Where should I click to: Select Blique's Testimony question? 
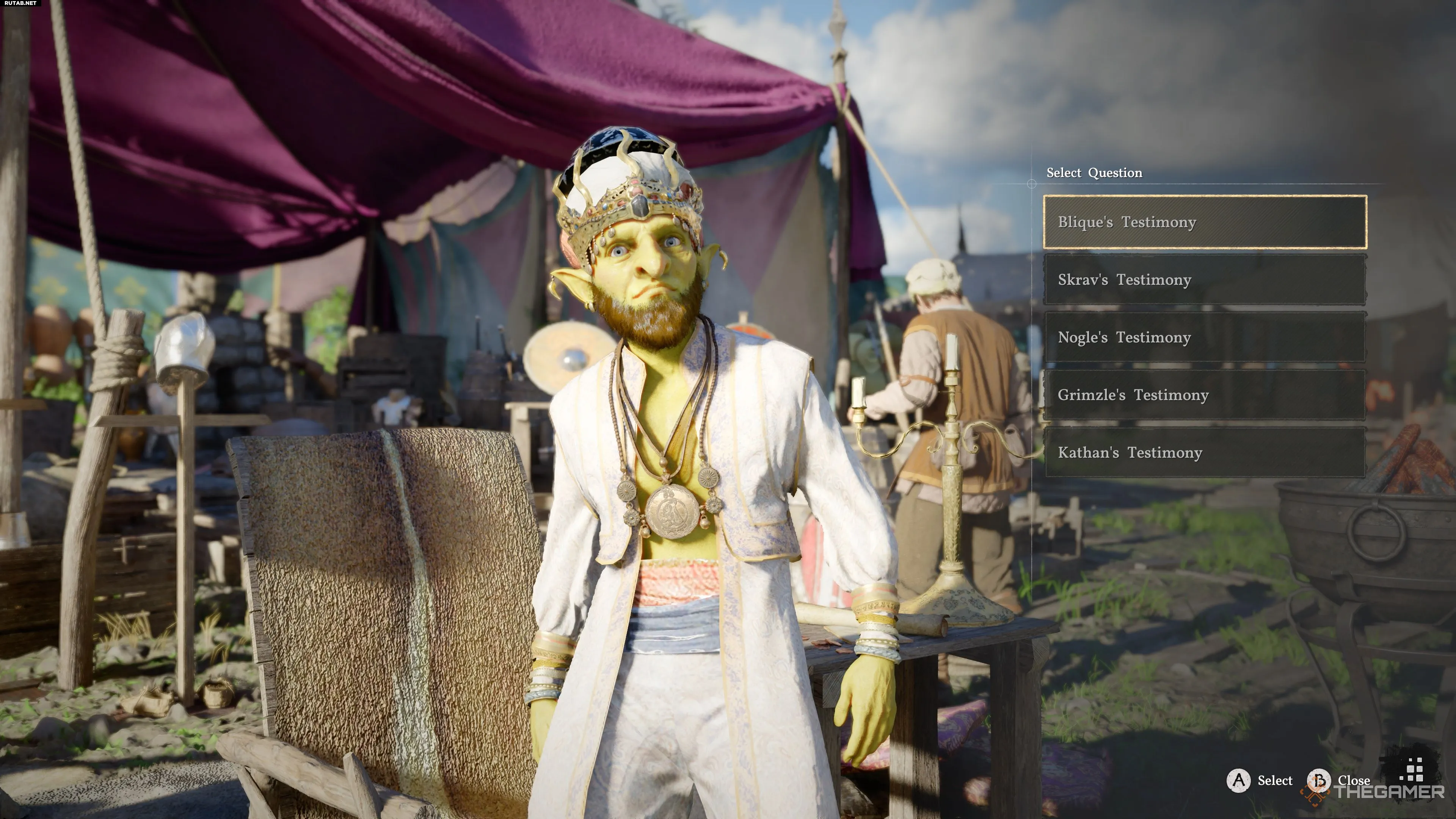1205,222
